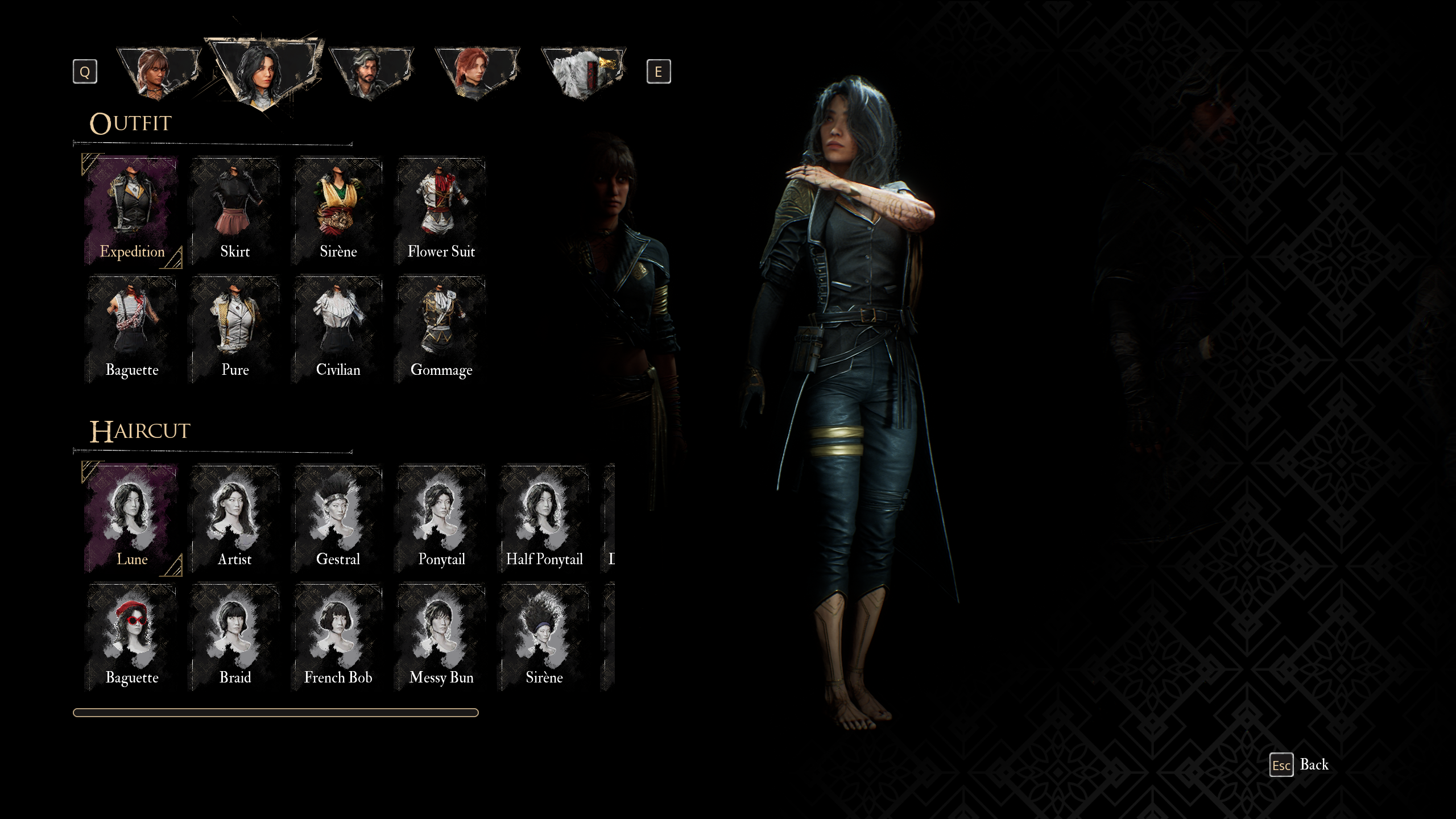Pick the Half Ponytail haircut
This screenshot has height=819, width=1456.
pyautogui.click(x=544, y=518)
